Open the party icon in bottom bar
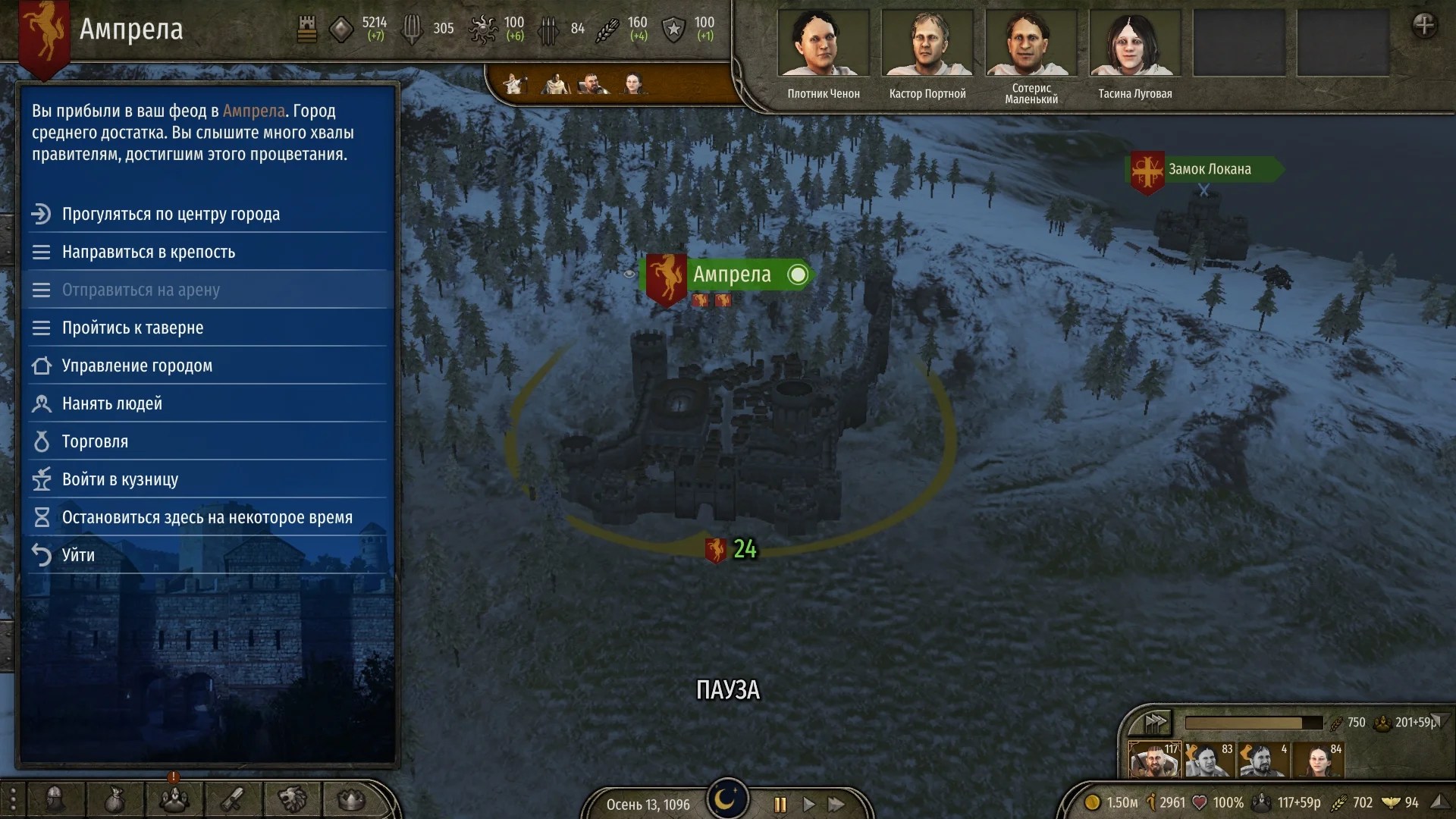This screenshot has width=1456, height=819. 174,800
